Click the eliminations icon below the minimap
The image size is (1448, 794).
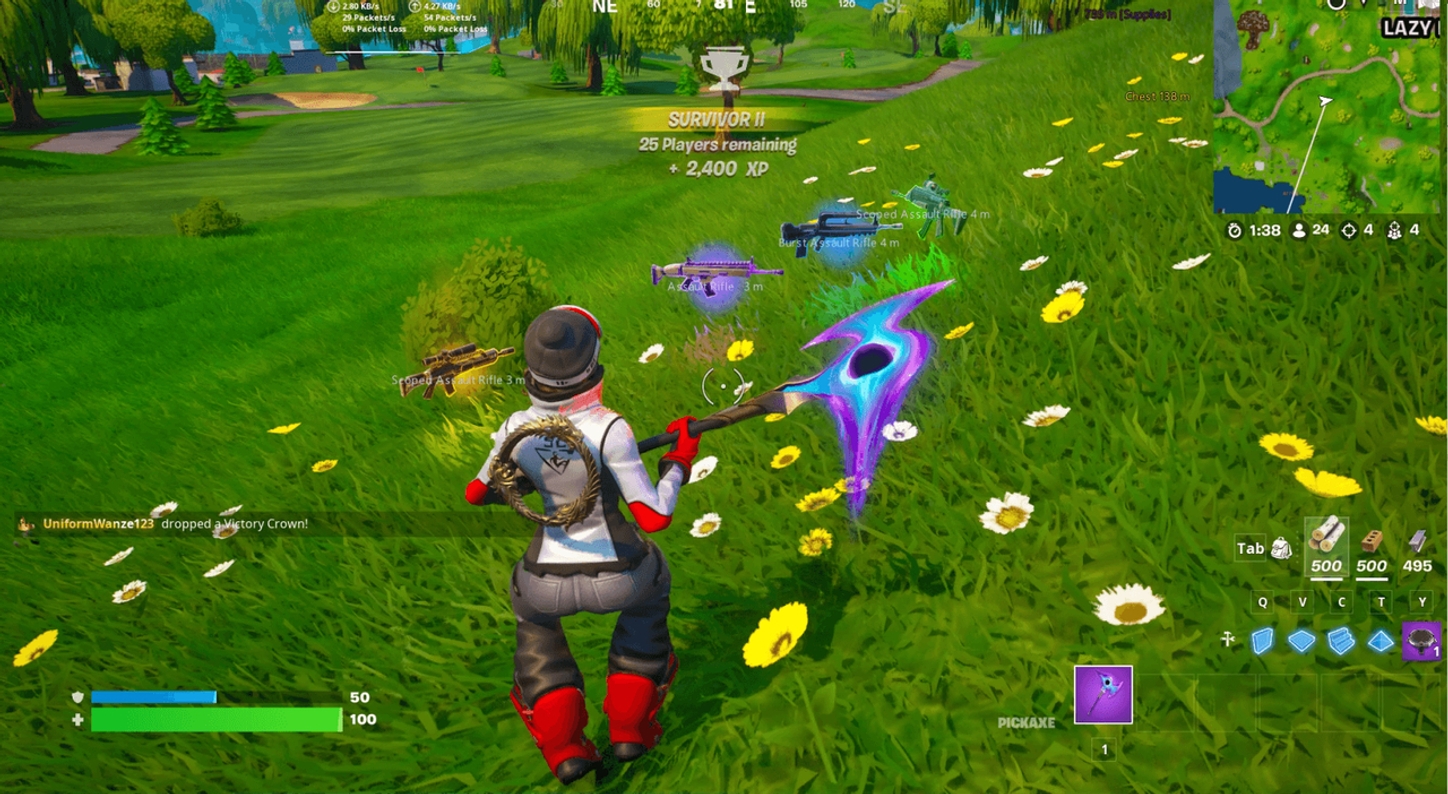click(x=1348, y=230)
